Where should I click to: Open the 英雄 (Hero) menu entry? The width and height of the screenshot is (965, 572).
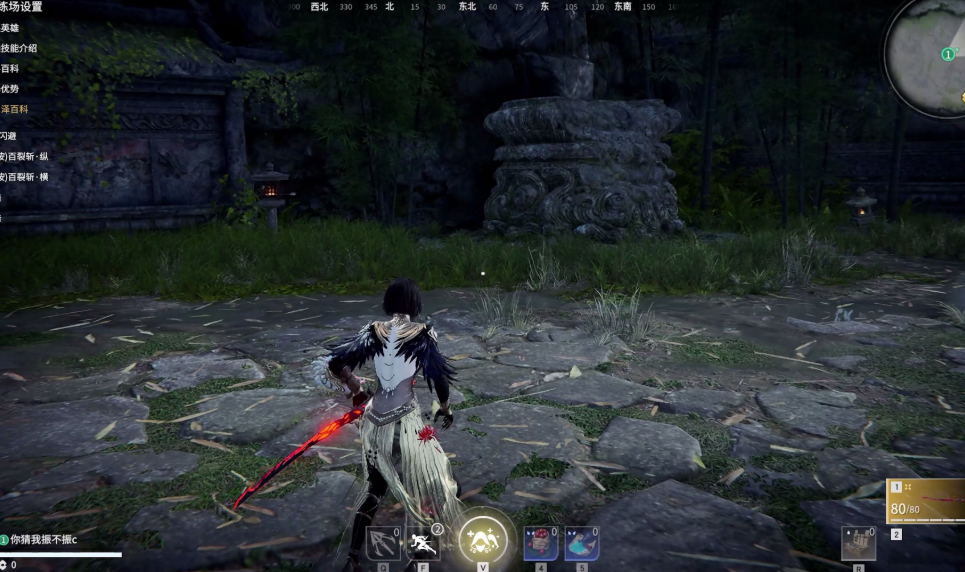(10, 28)
